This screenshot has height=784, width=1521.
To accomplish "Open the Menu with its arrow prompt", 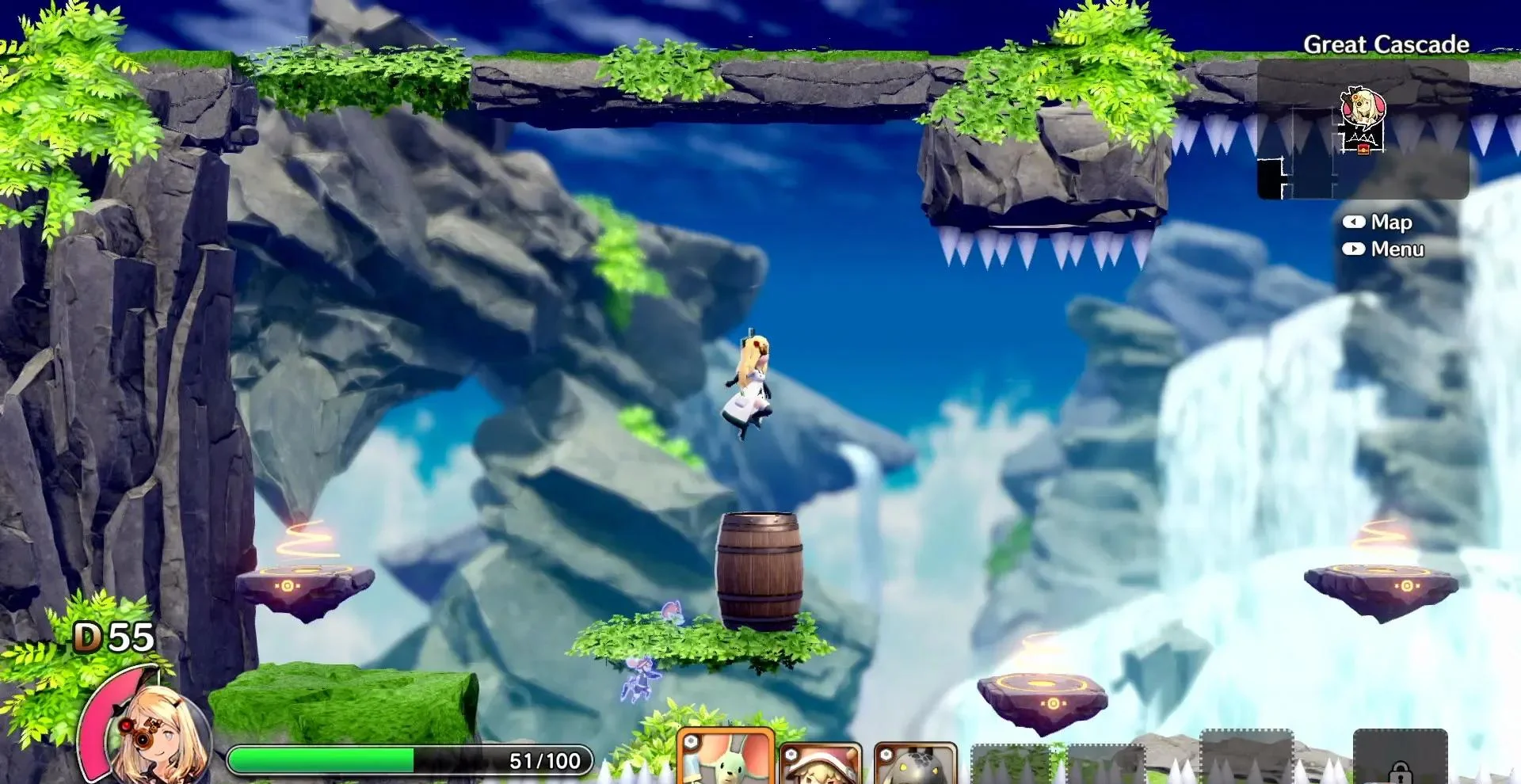I will (1355, 248).
